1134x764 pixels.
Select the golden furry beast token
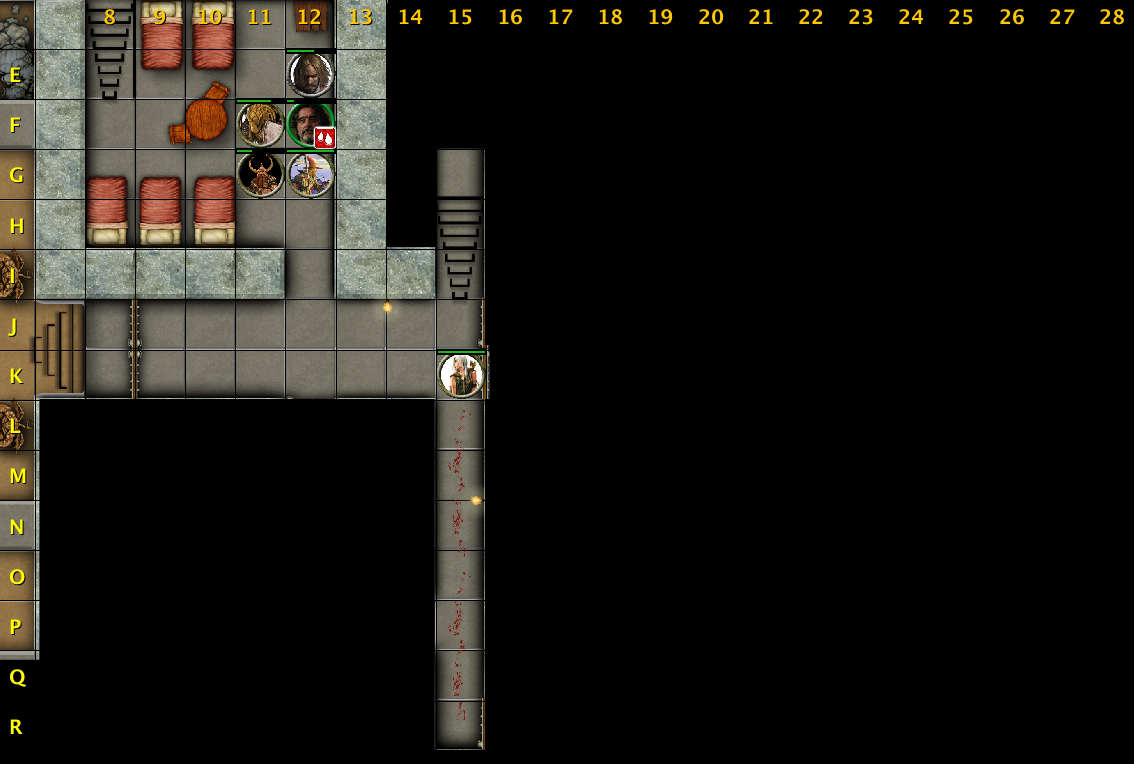260,125
